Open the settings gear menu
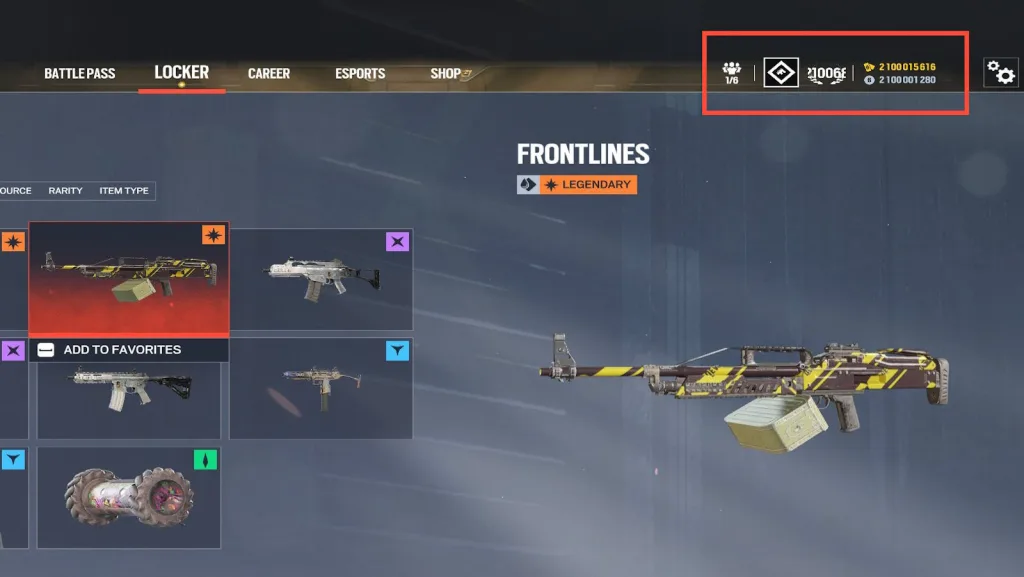 (x=1000, y=72)
